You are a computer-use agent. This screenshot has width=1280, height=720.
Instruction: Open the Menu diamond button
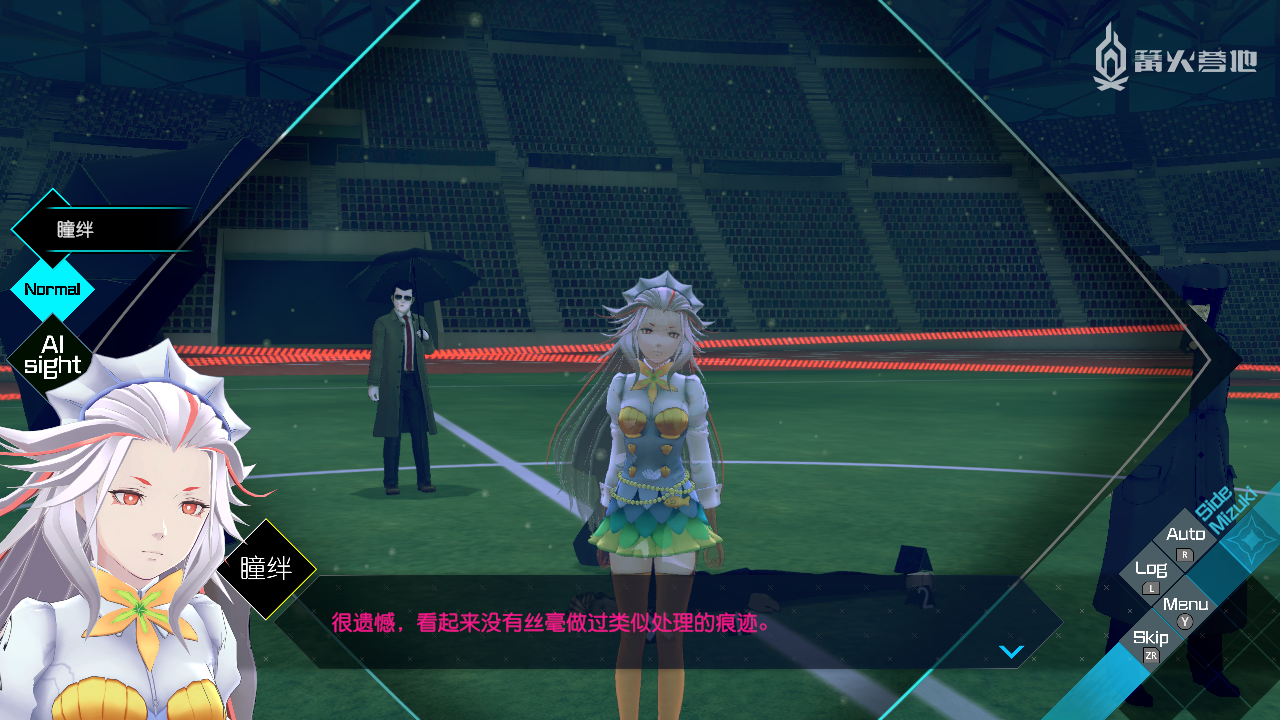coord(1185,609)
